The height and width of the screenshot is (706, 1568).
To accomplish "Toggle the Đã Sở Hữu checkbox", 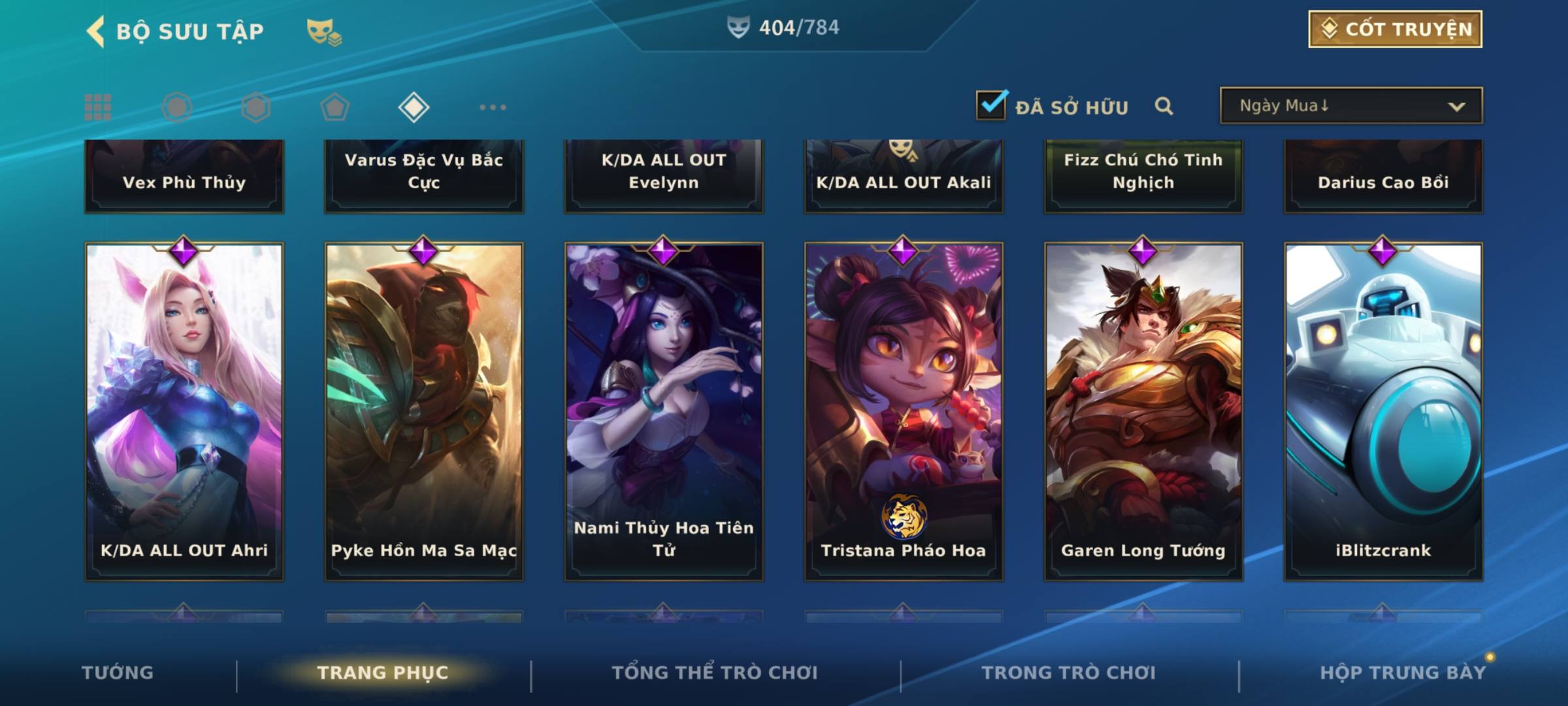I will [991, 105].
